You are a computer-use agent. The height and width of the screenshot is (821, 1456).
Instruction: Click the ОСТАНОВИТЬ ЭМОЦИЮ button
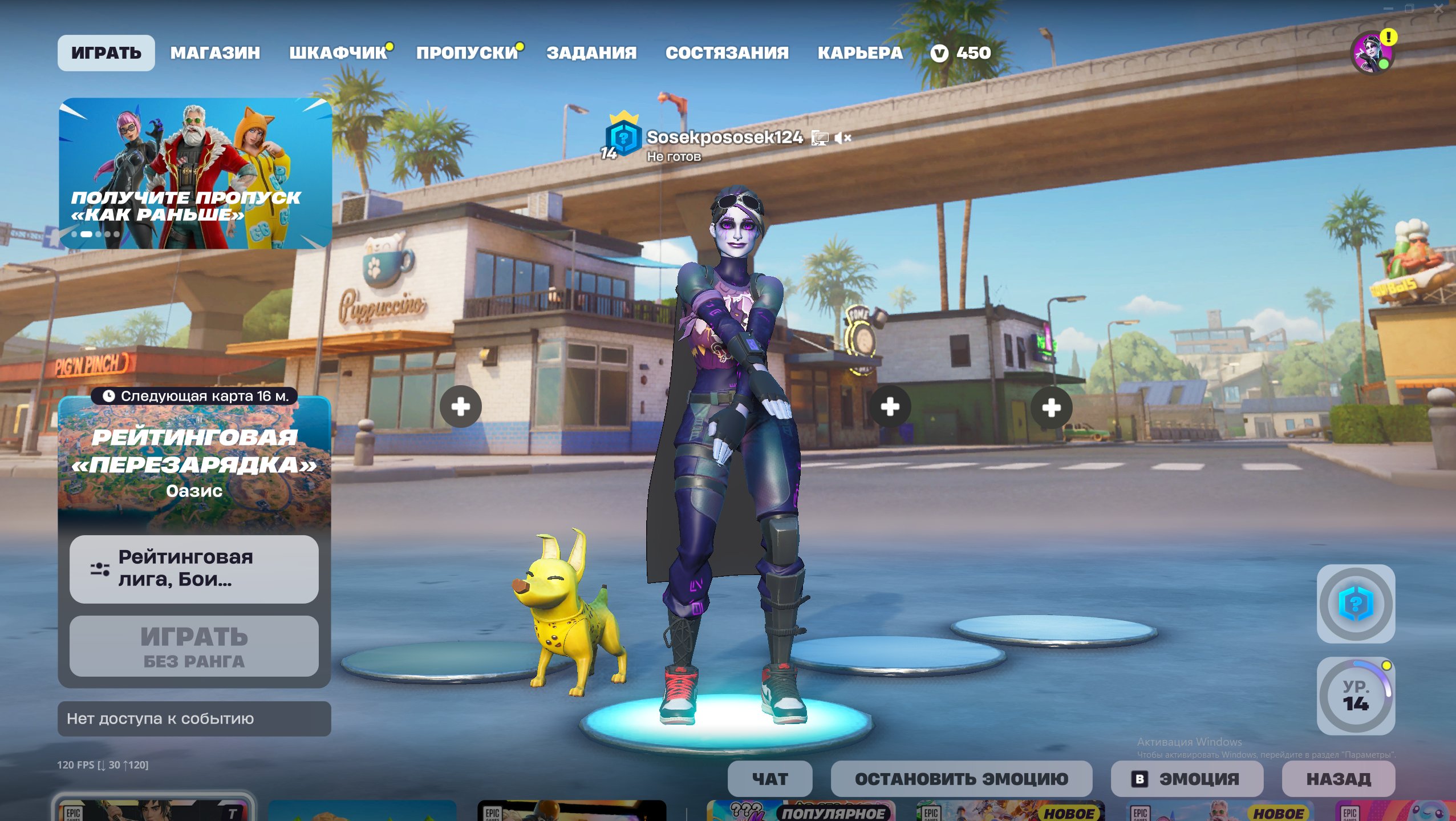click(962, 778)
